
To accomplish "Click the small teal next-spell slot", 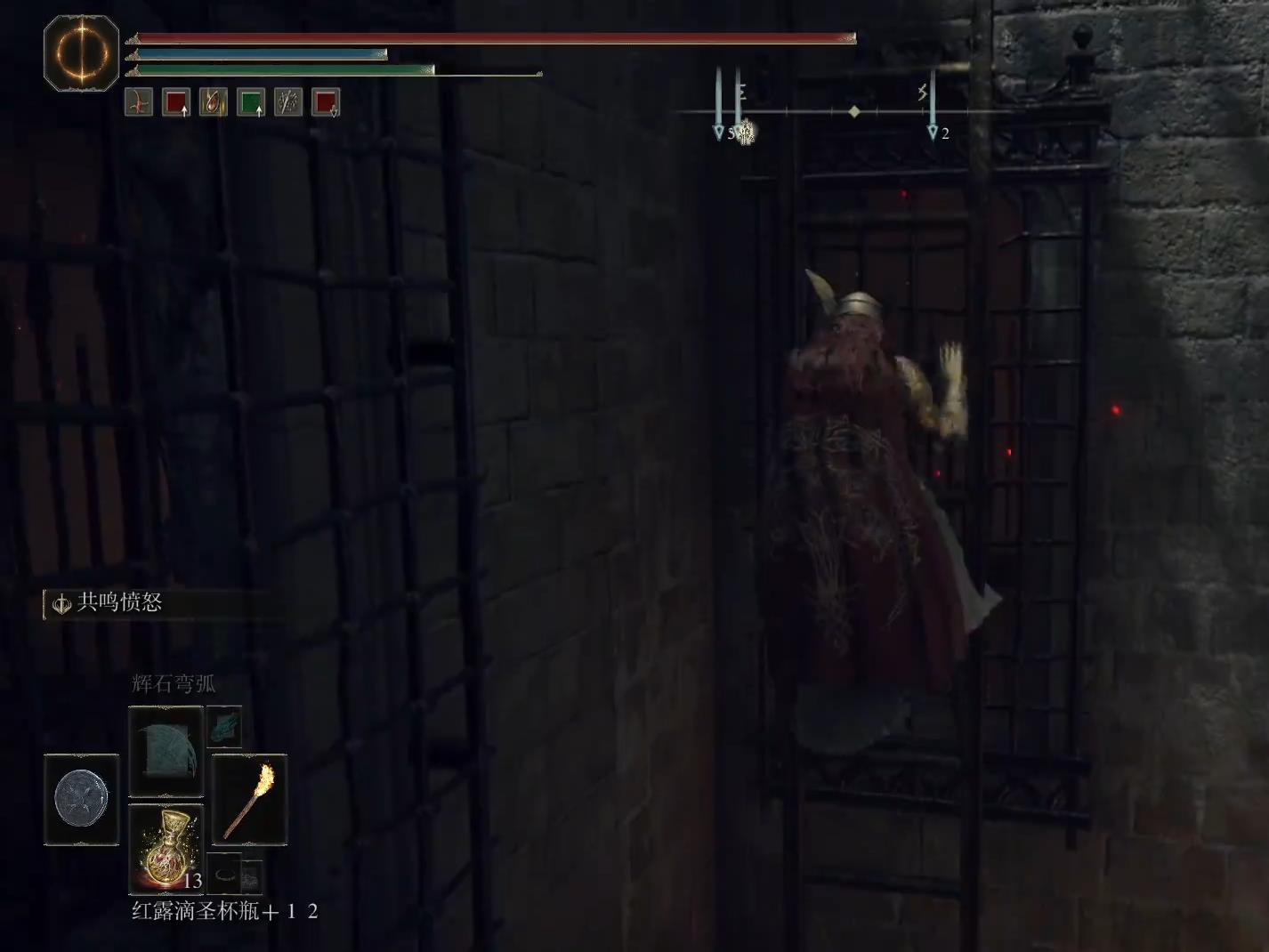I will pos(224,726).
